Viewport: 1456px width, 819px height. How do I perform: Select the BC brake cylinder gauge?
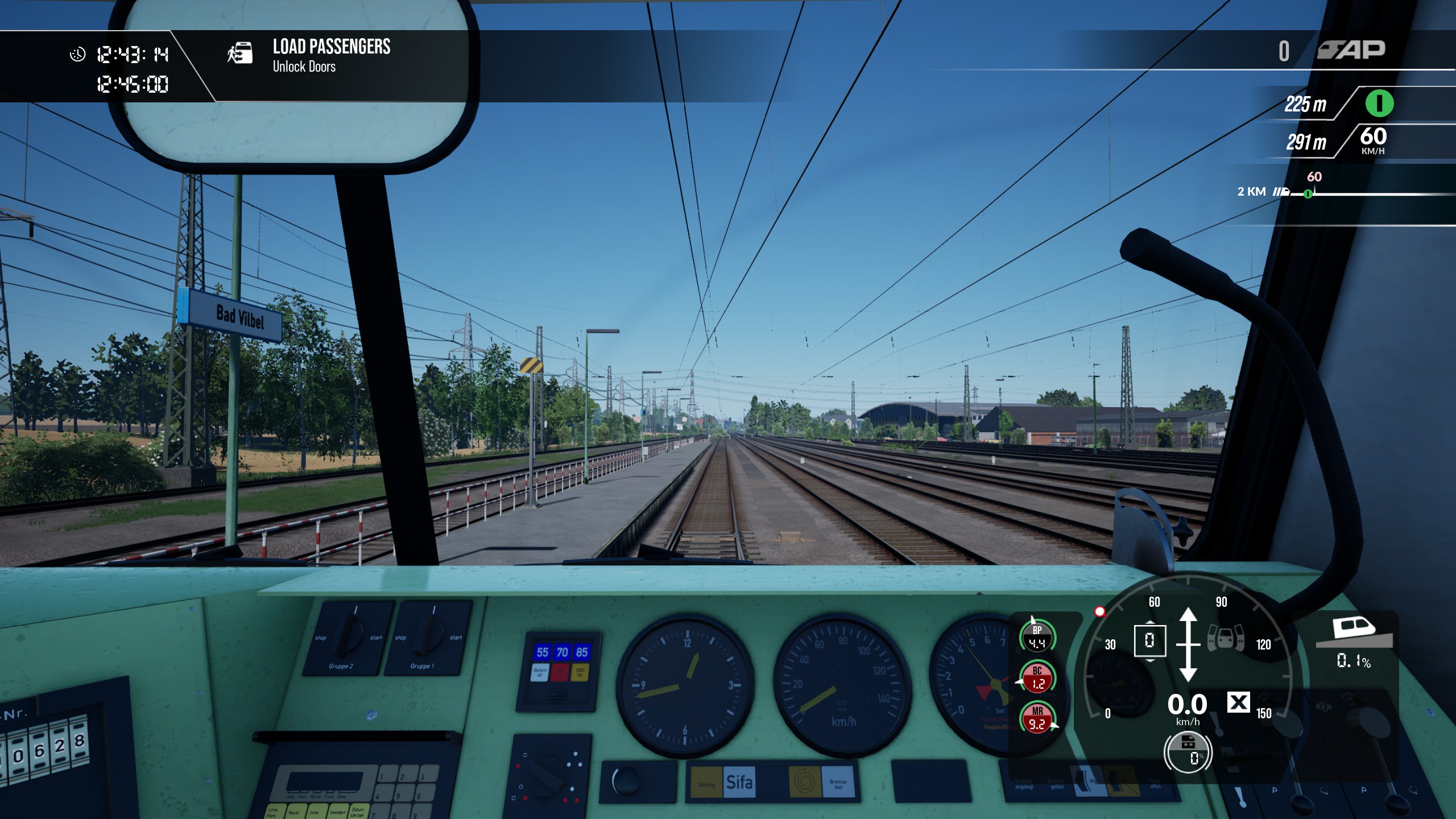coord(1037,677)
